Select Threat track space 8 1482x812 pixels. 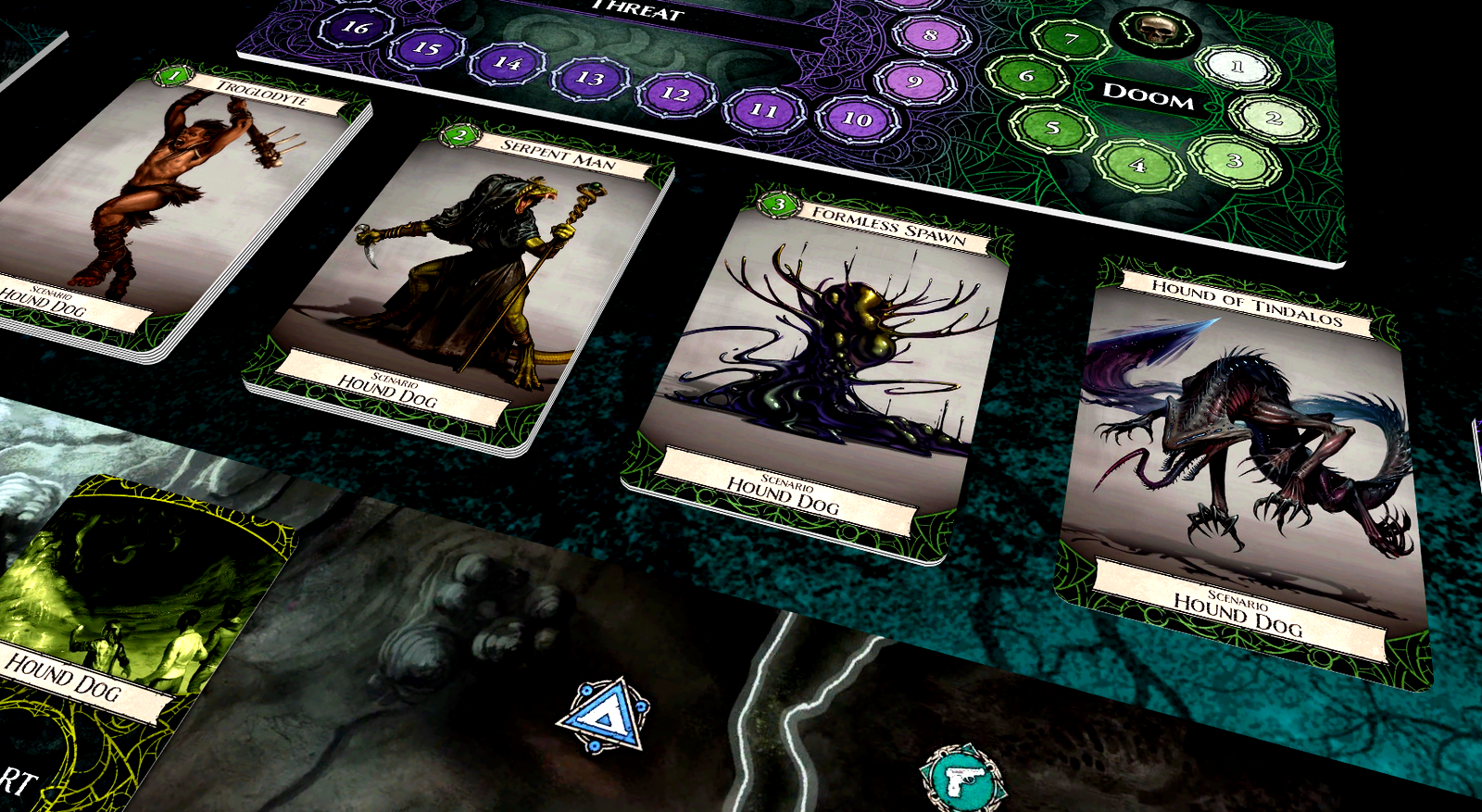click(931, 36)
